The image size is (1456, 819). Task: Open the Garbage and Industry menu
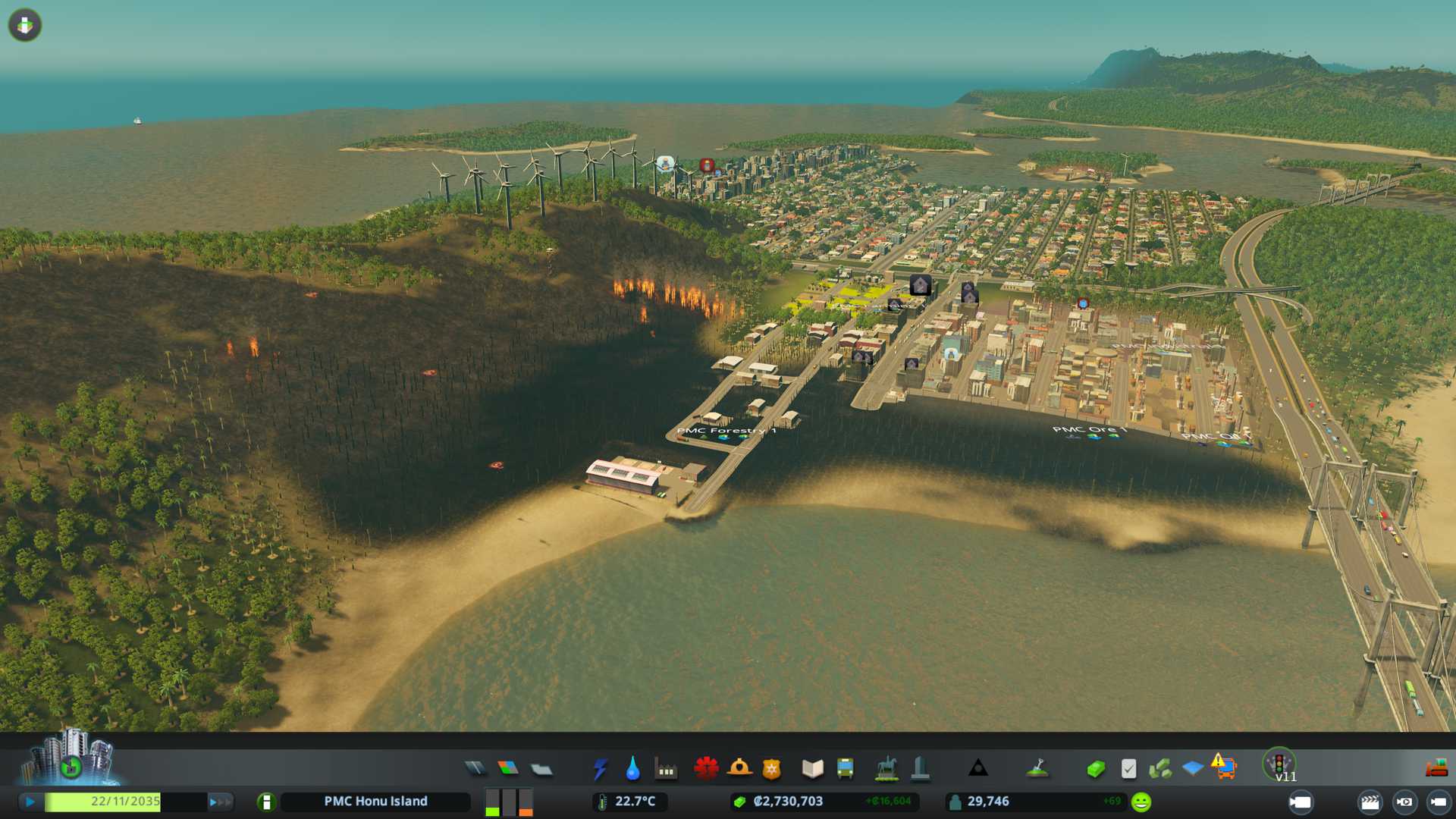[666, 770]
